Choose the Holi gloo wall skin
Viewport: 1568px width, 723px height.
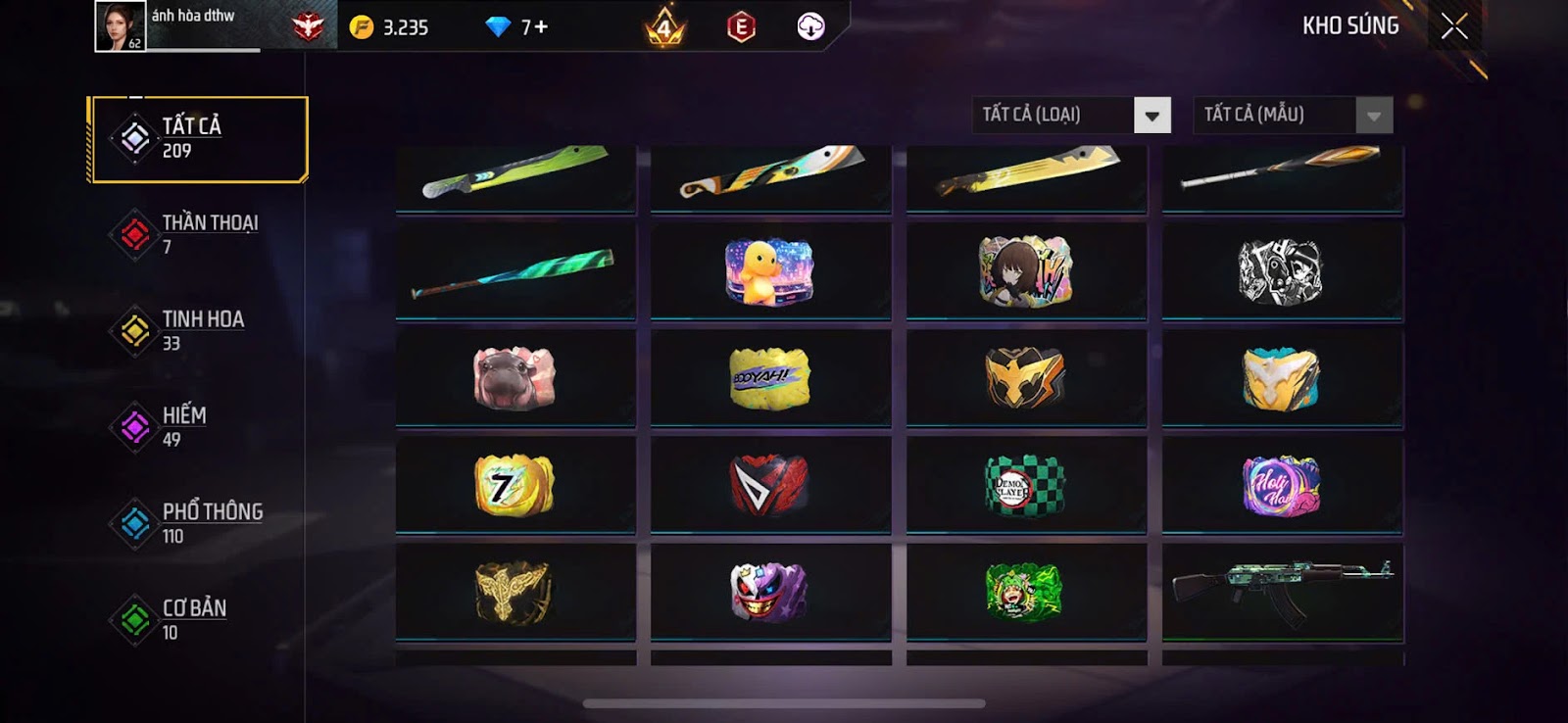point(1282,485)
